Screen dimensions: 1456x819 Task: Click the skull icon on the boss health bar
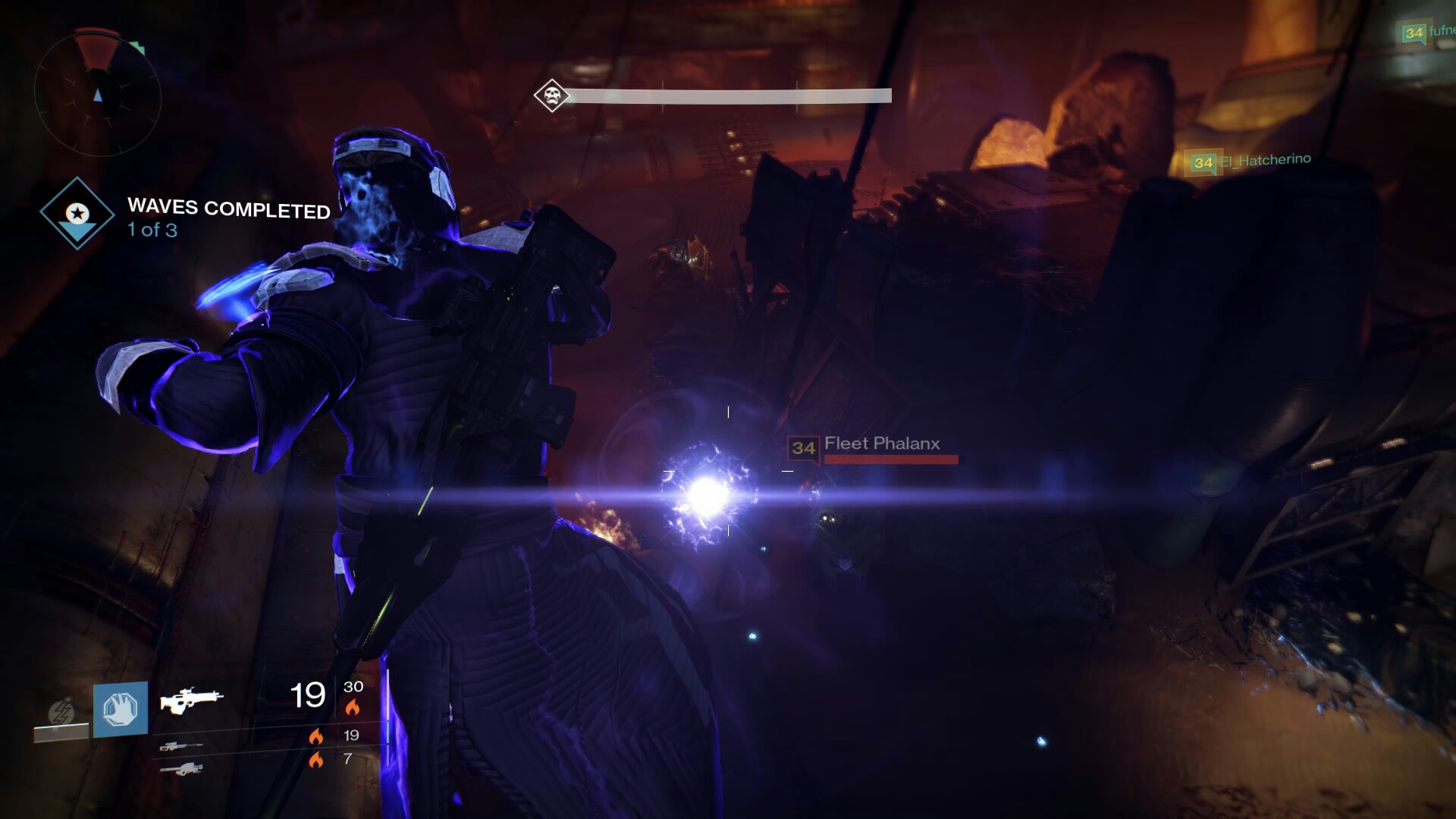[551, 95]
